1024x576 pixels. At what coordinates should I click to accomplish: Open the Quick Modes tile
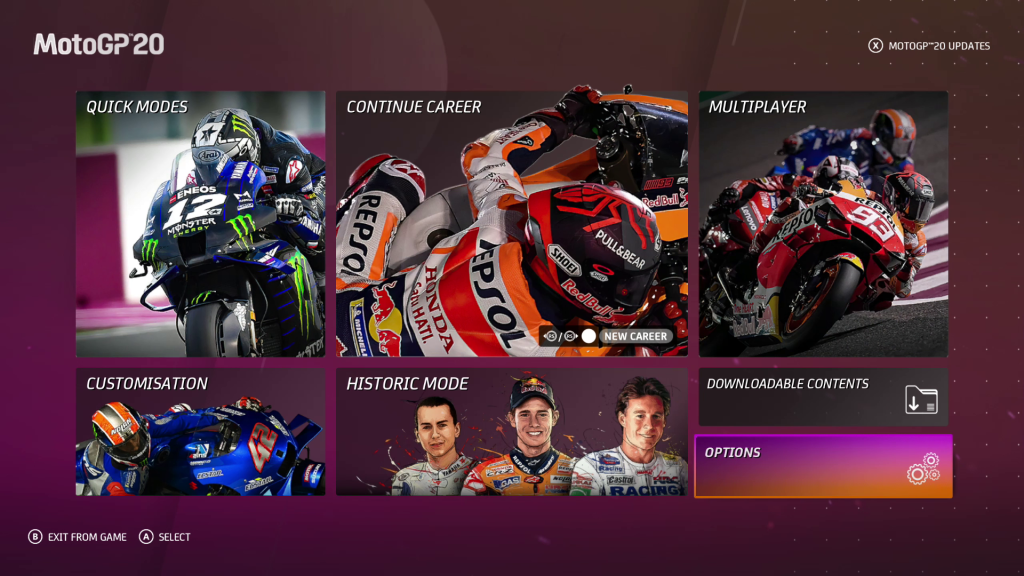(200, 224)
